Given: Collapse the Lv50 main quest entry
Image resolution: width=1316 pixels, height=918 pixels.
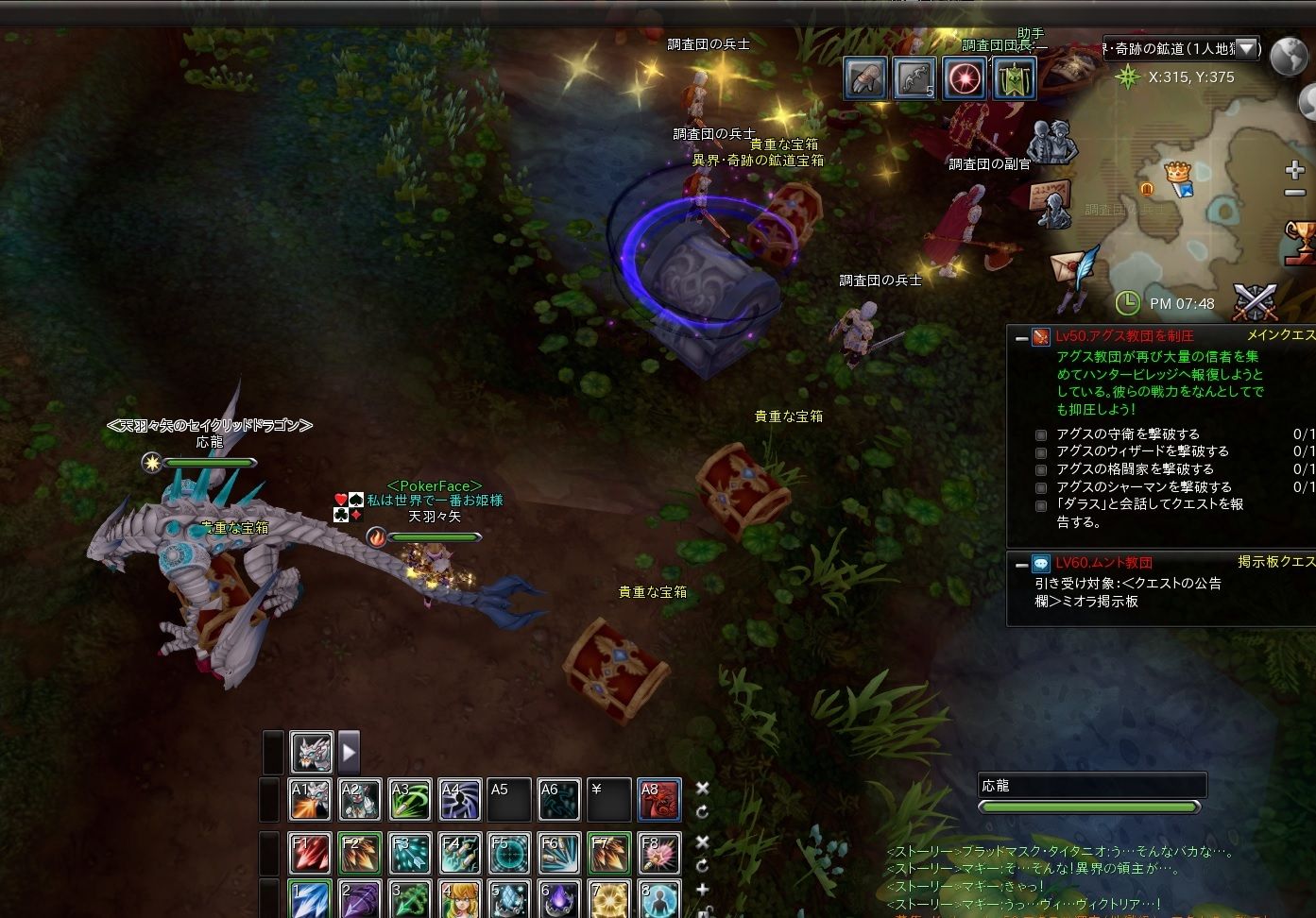Looking at the screenshot, I should [1021, 337].
